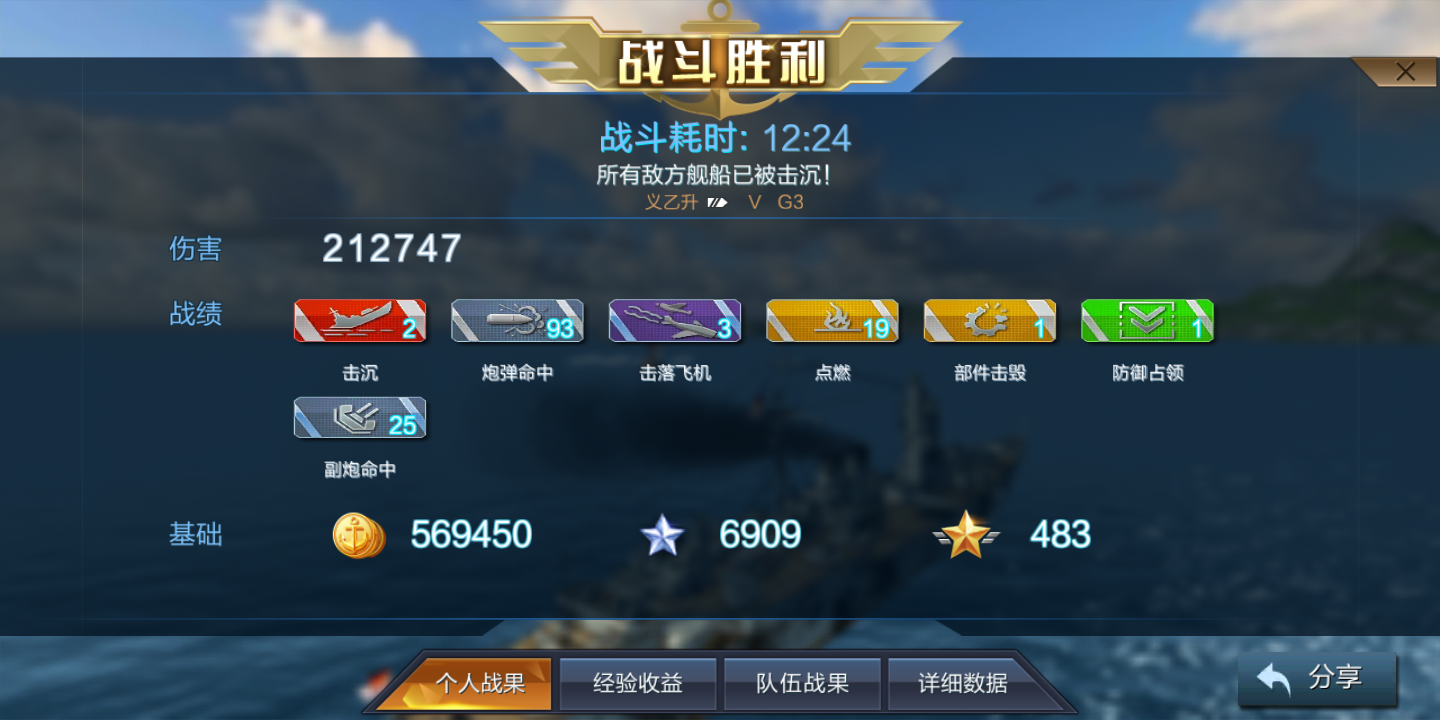Select the gold star free experience icon
The width and height of the screenshot is (1440, 720).
pyautogui.click(x=967, y=535)
